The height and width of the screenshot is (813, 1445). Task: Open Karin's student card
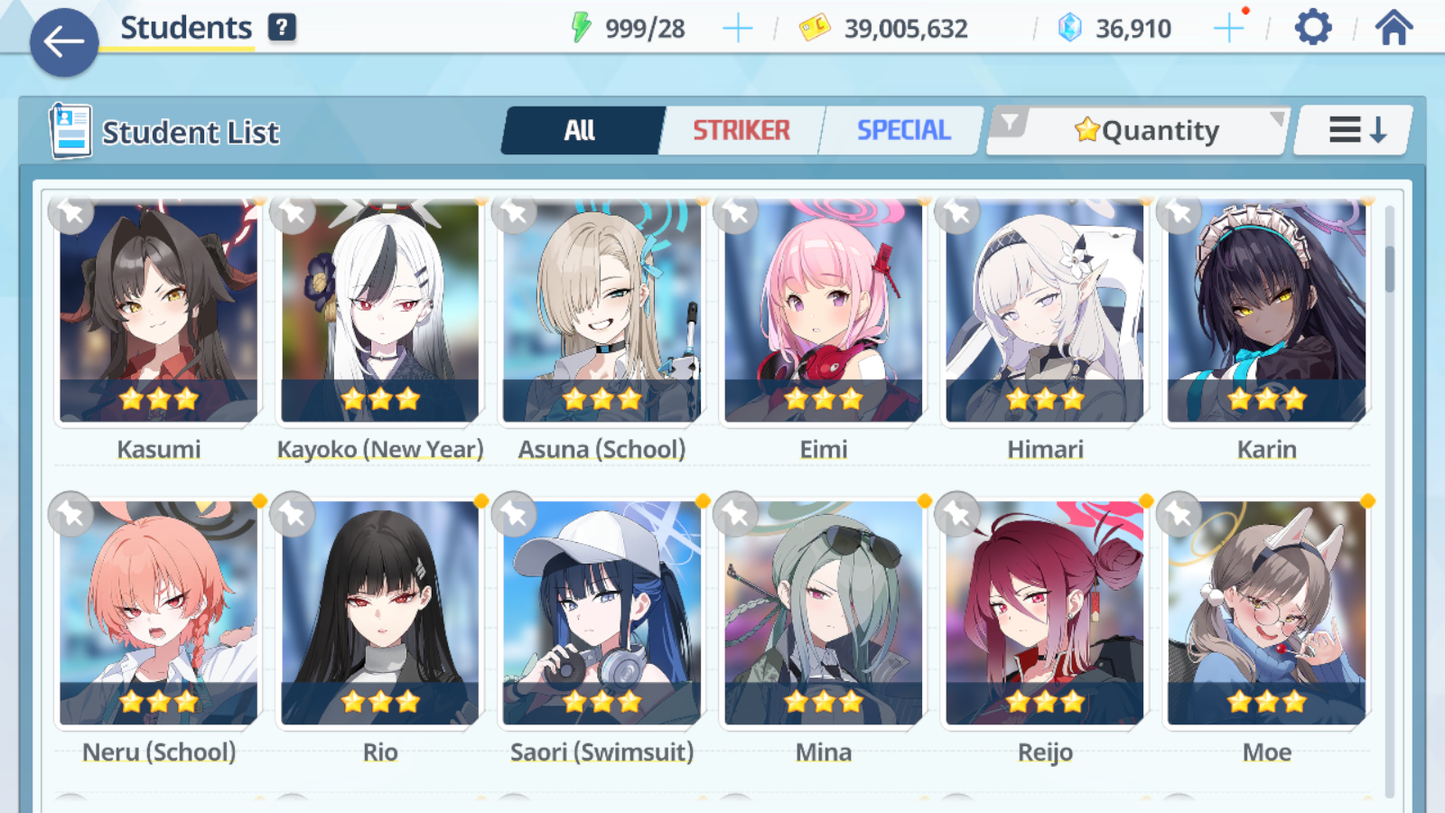click(1266, 312)
